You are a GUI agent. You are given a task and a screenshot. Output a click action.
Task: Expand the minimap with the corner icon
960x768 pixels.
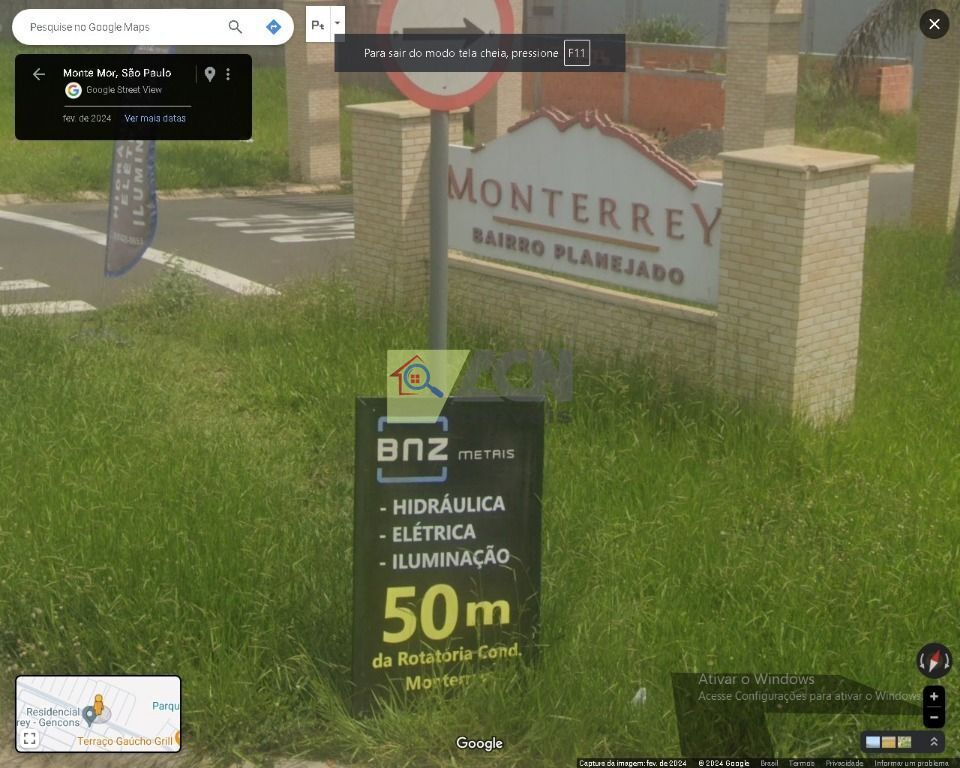pos(30,739)
